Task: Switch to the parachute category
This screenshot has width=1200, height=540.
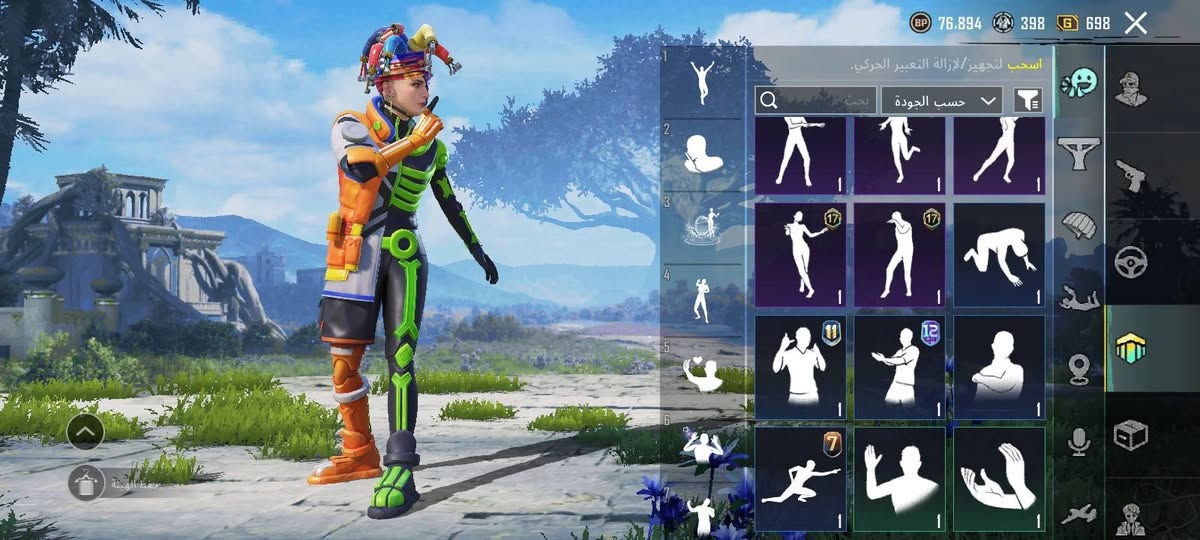Action: pos(1078,225)
